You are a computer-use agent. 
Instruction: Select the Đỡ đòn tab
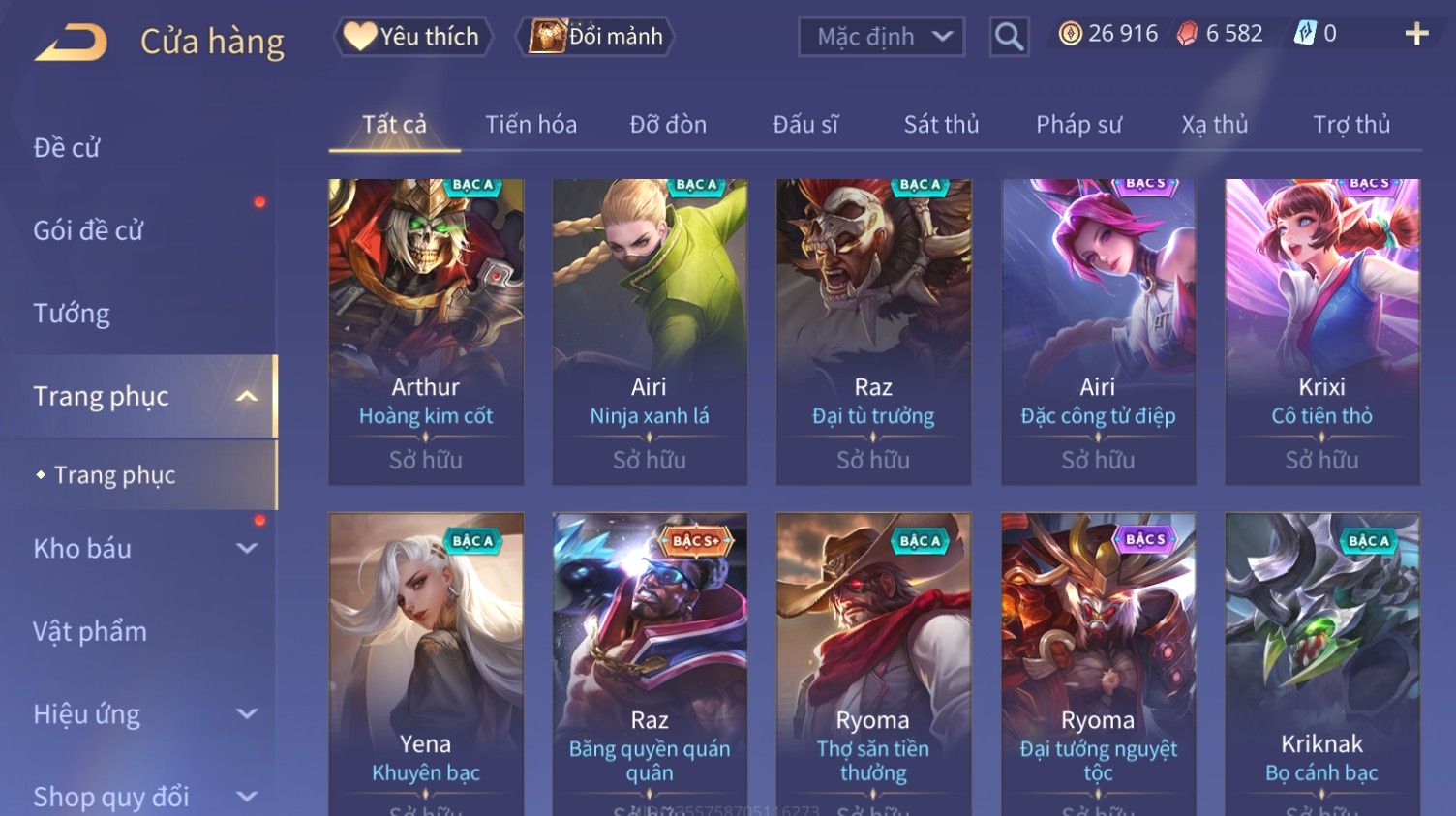pos(668,124)
